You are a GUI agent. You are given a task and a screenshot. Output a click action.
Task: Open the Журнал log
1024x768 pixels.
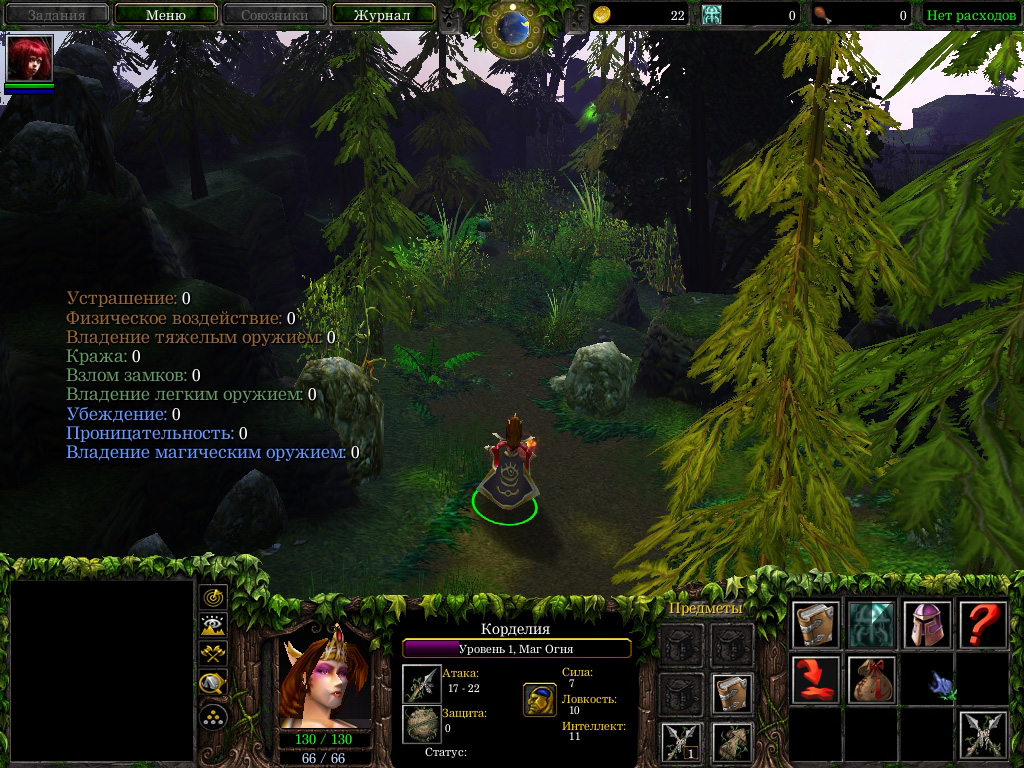[382, 15]
